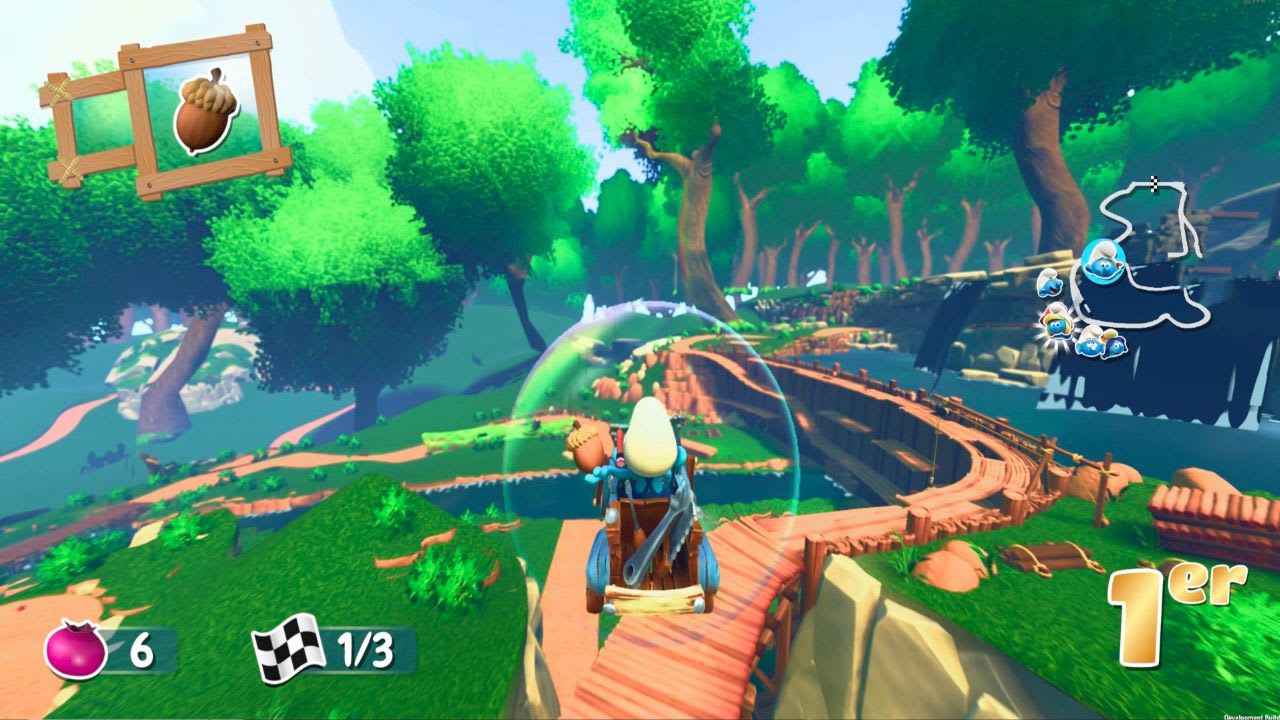Select the player's Smurf head on the minimap
The height and width of the screenshot is (720, 1280).
[1103, 261]
